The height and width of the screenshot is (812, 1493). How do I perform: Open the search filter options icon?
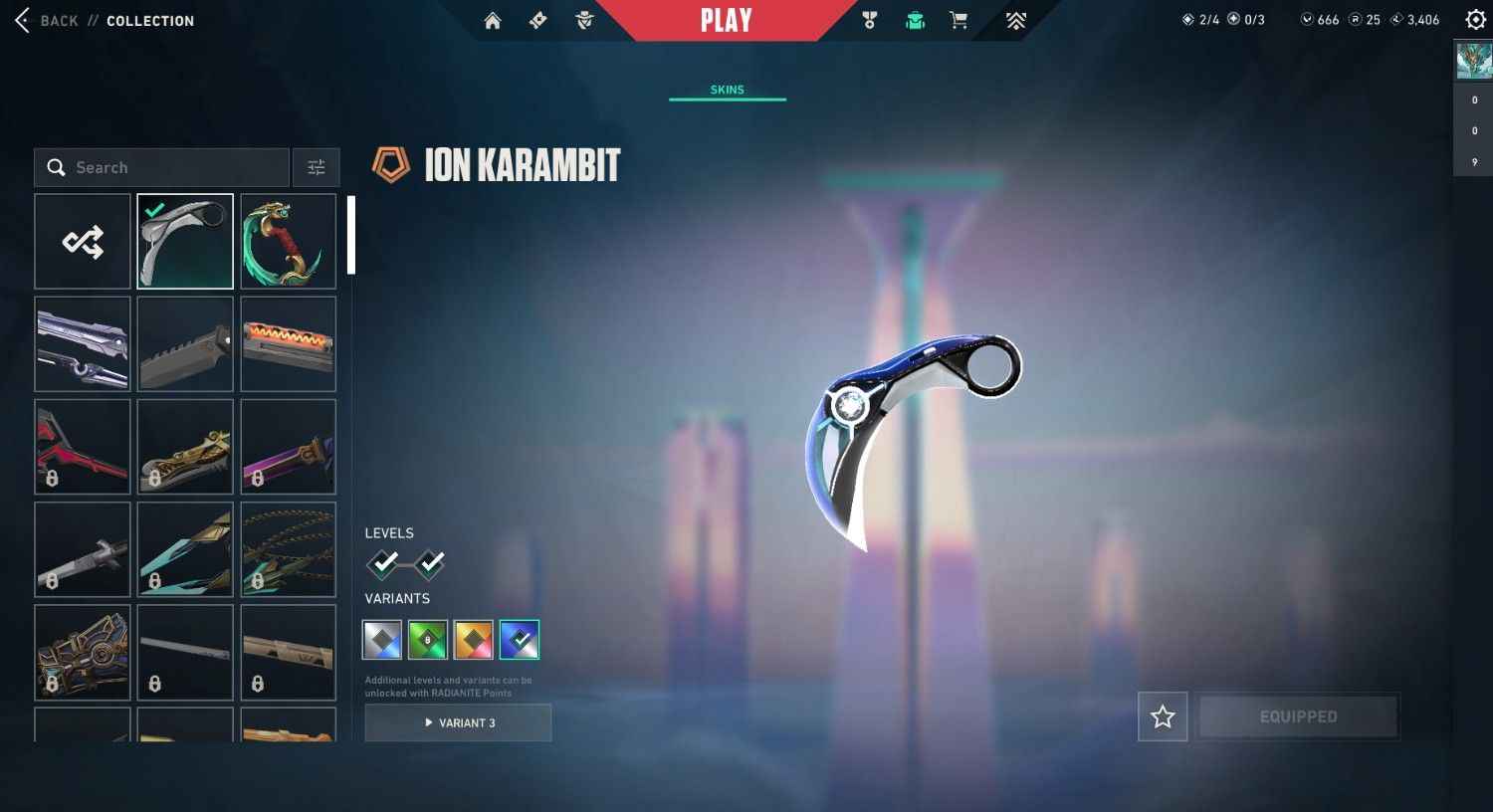pyautogui.click(x=316, y=167)
